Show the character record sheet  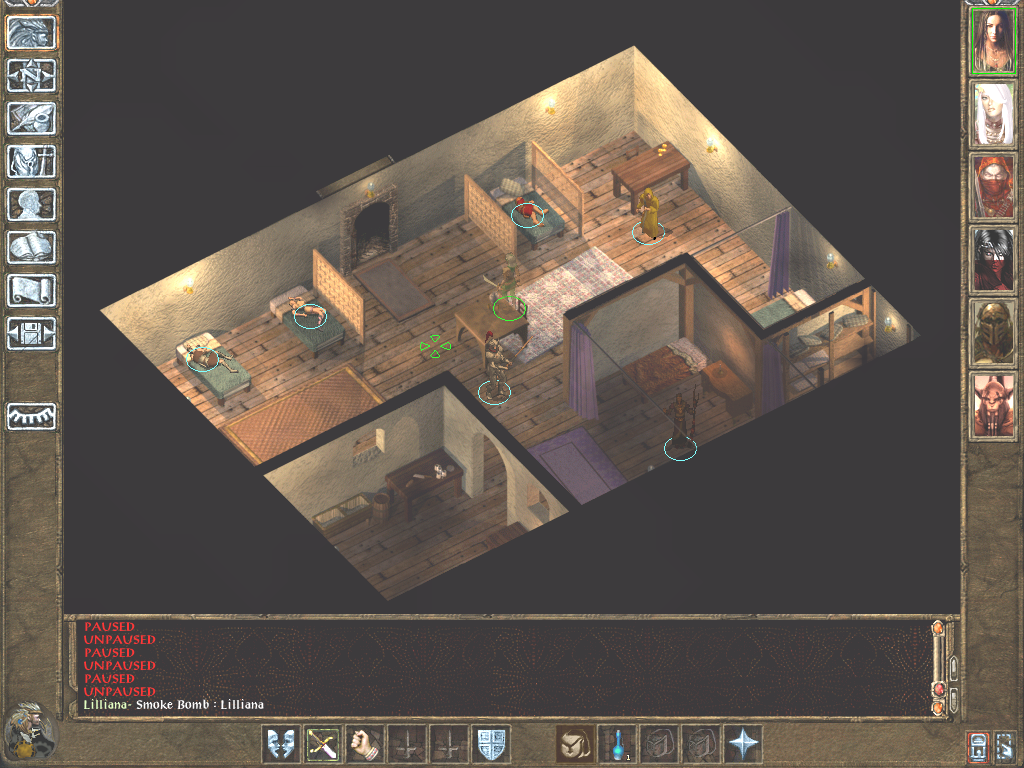coord(32,204)
